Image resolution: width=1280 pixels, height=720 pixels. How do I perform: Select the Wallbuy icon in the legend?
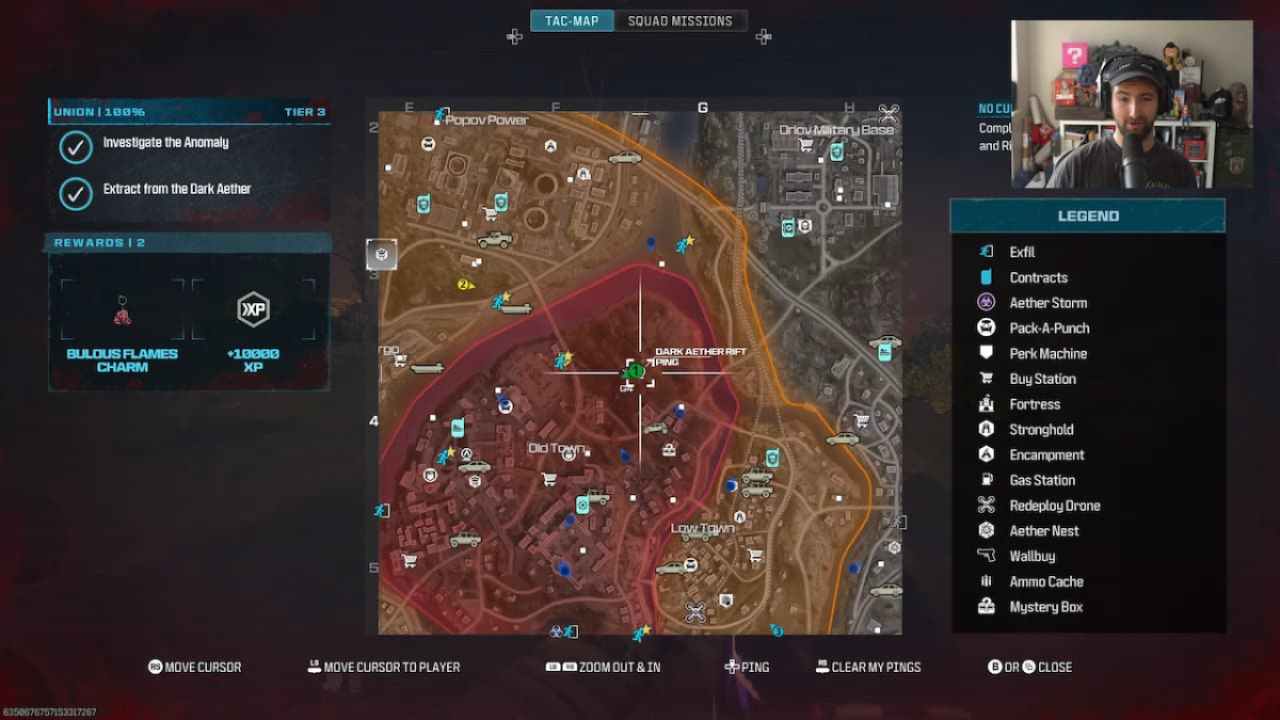(x=985, y=556)
